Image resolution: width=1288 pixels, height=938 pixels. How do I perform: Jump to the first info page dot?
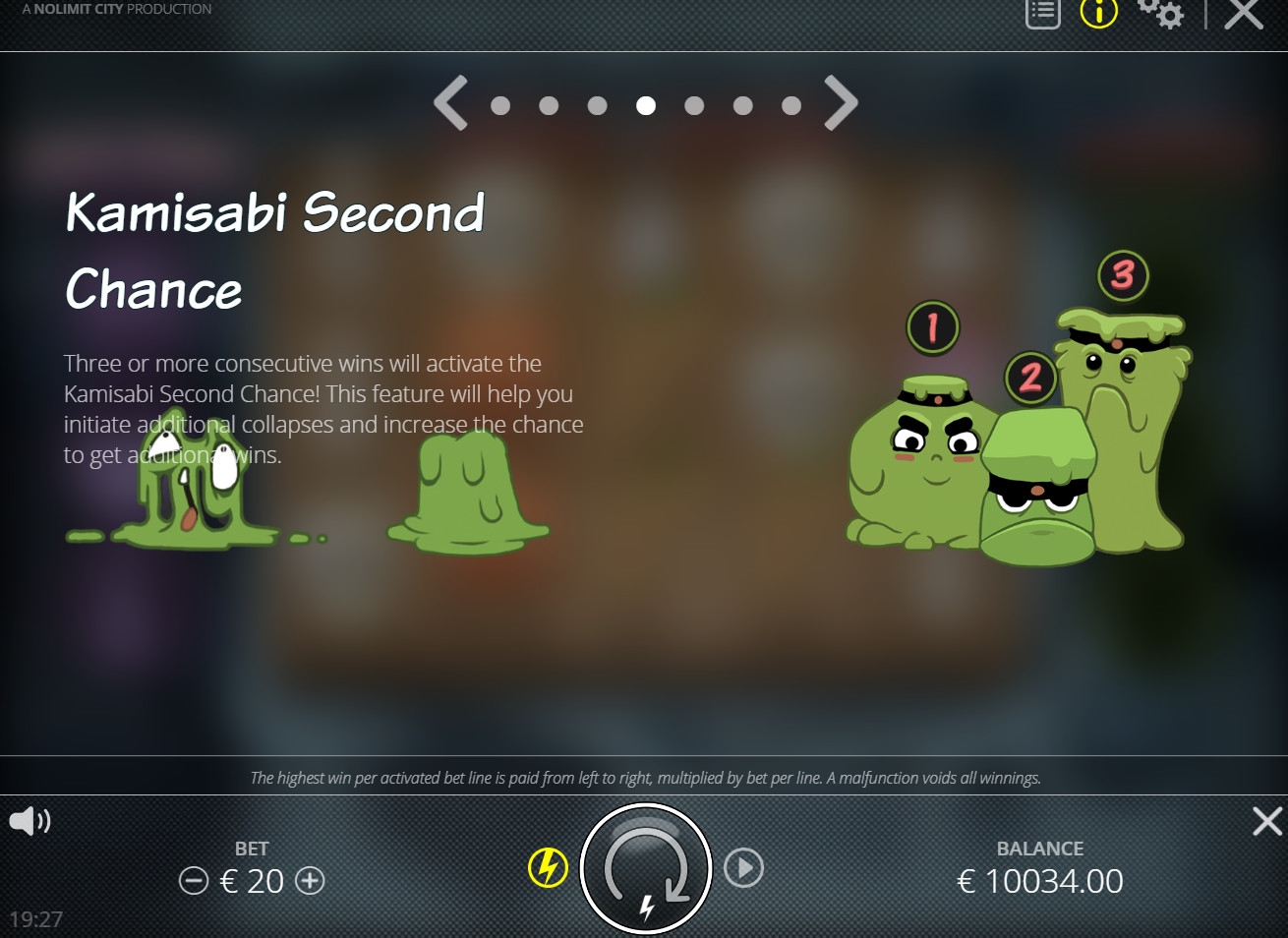click(500, 105)
